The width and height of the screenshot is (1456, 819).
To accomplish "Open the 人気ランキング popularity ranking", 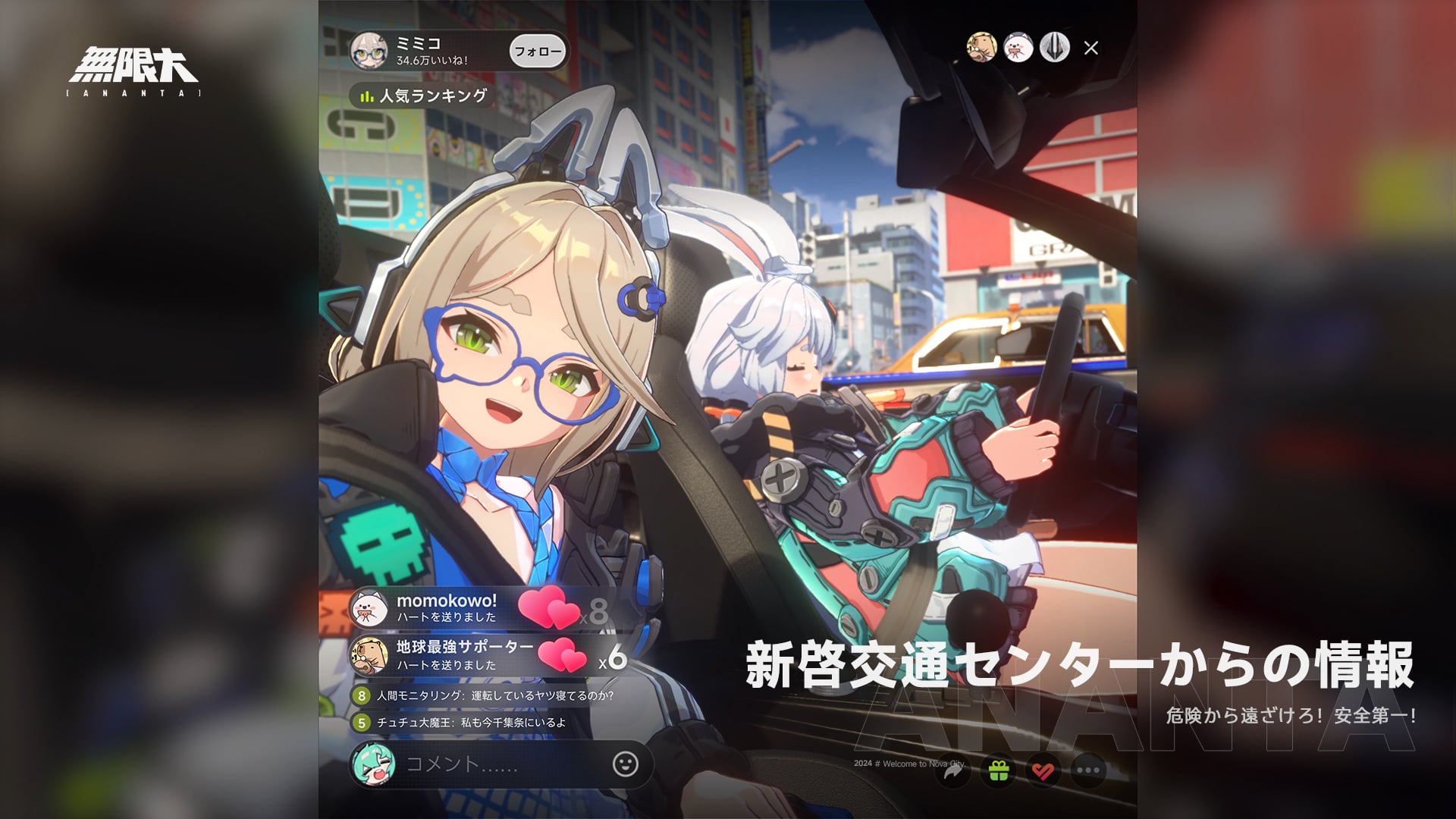I will click(422, 96).
